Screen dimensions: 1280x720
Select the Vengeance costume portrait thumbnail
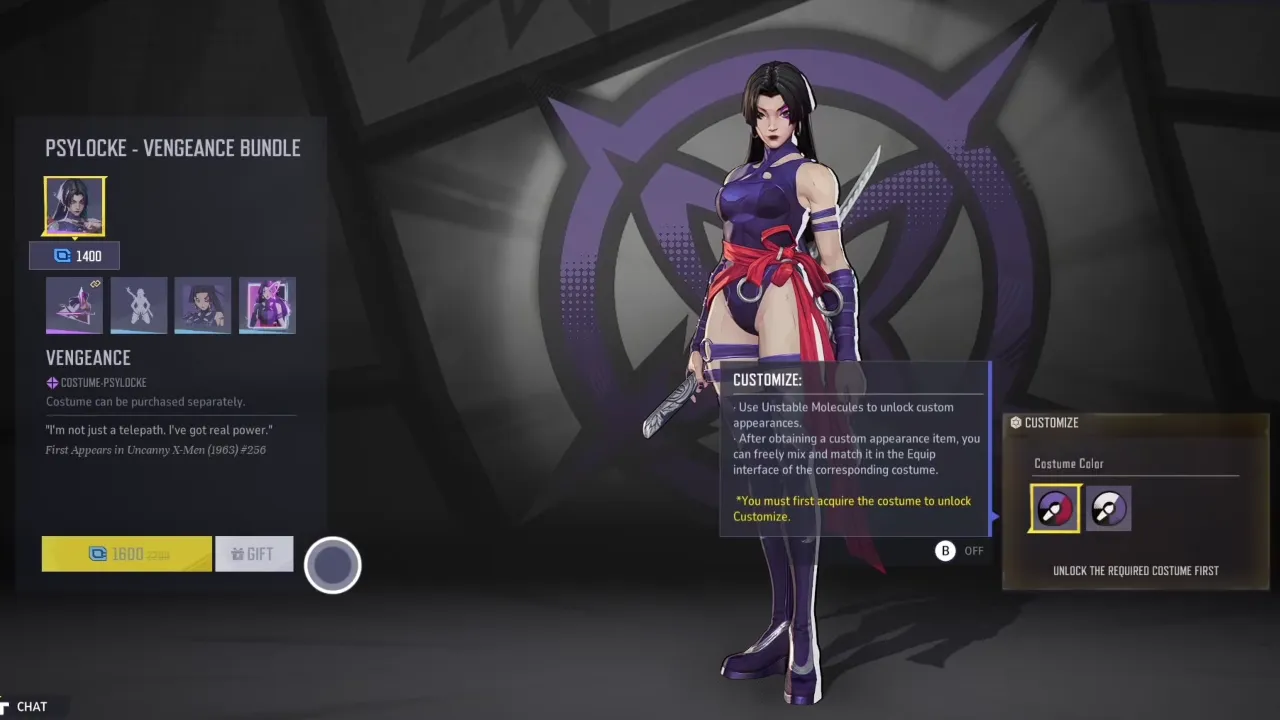pos(75,208)
